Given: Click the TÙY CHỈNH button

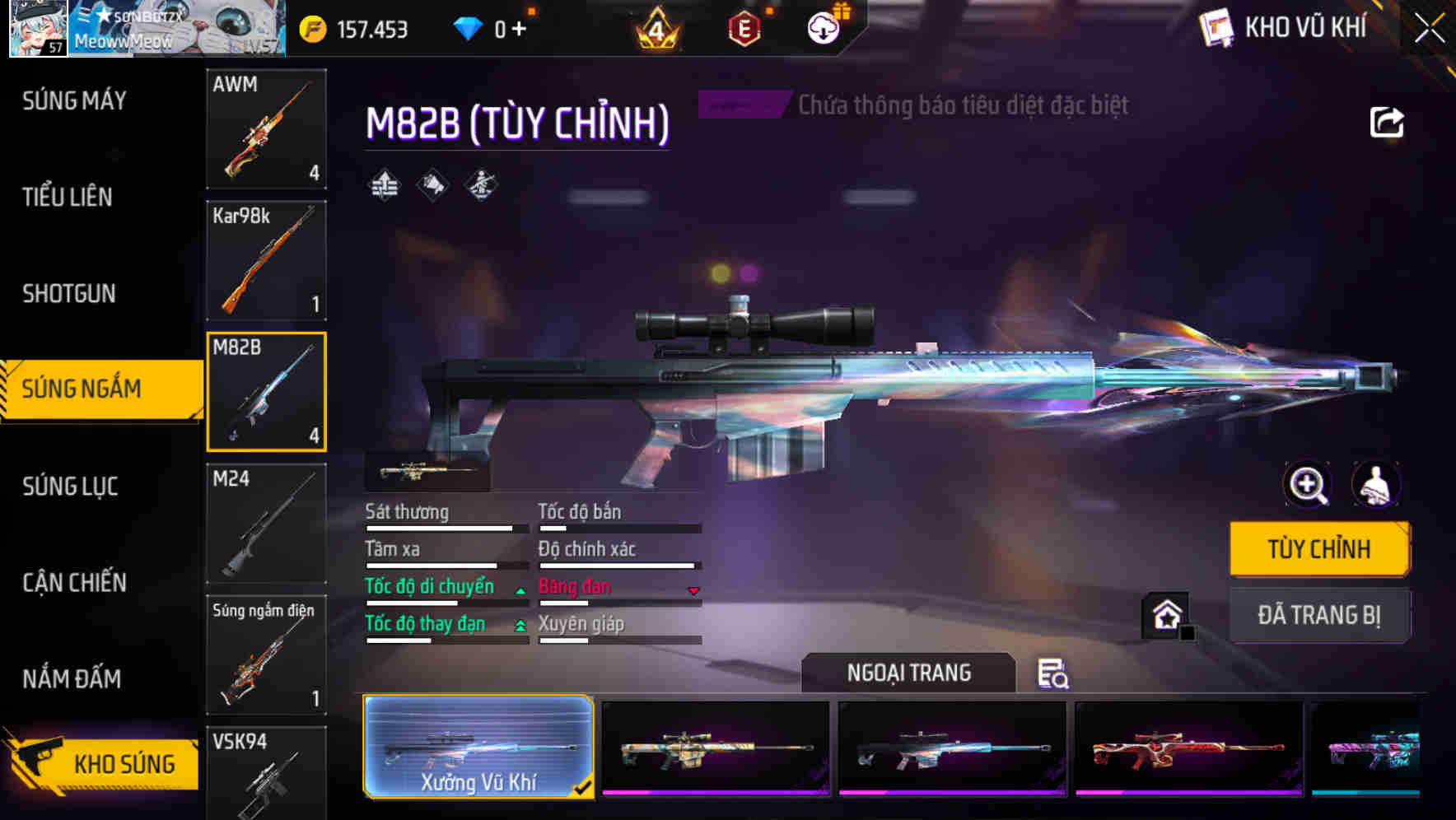Looking at the screenshot, I should click(x=1319, y=548).
